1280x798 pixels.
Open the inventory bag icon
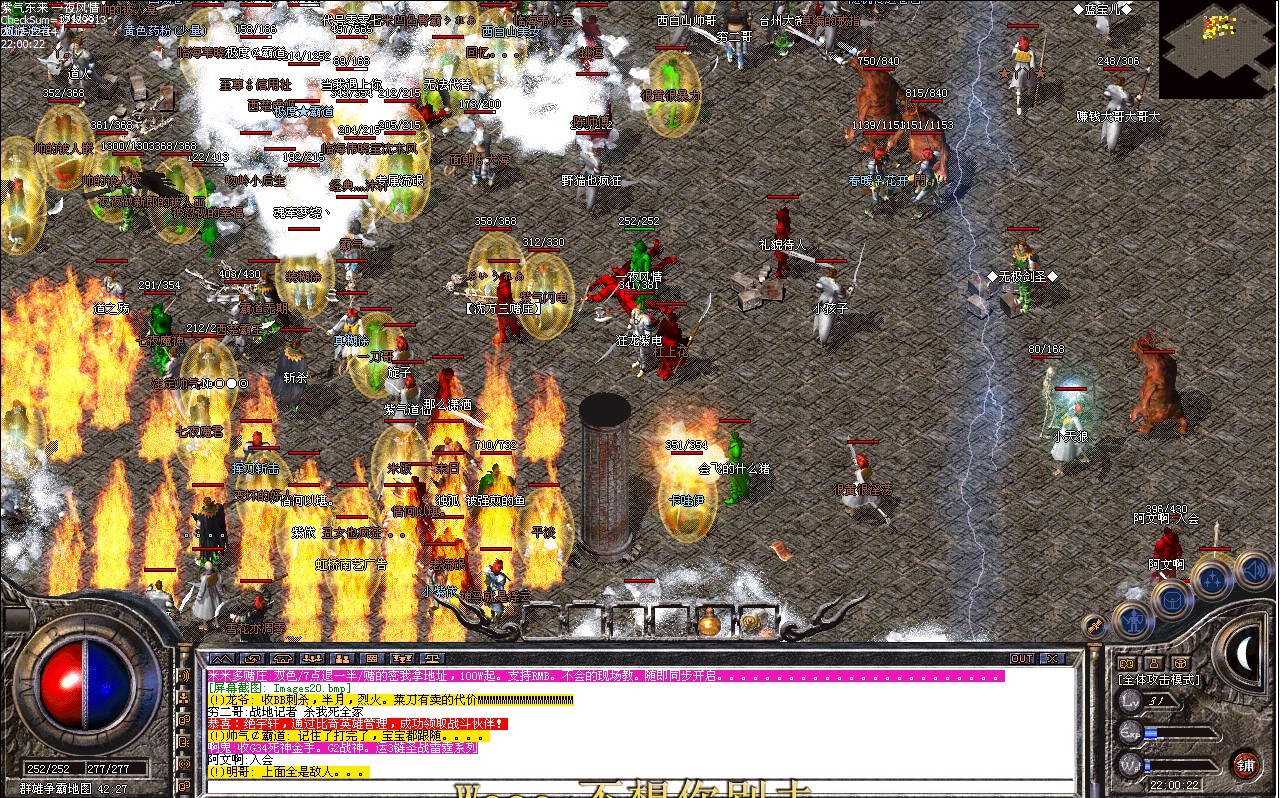(x=1172, y=600)
